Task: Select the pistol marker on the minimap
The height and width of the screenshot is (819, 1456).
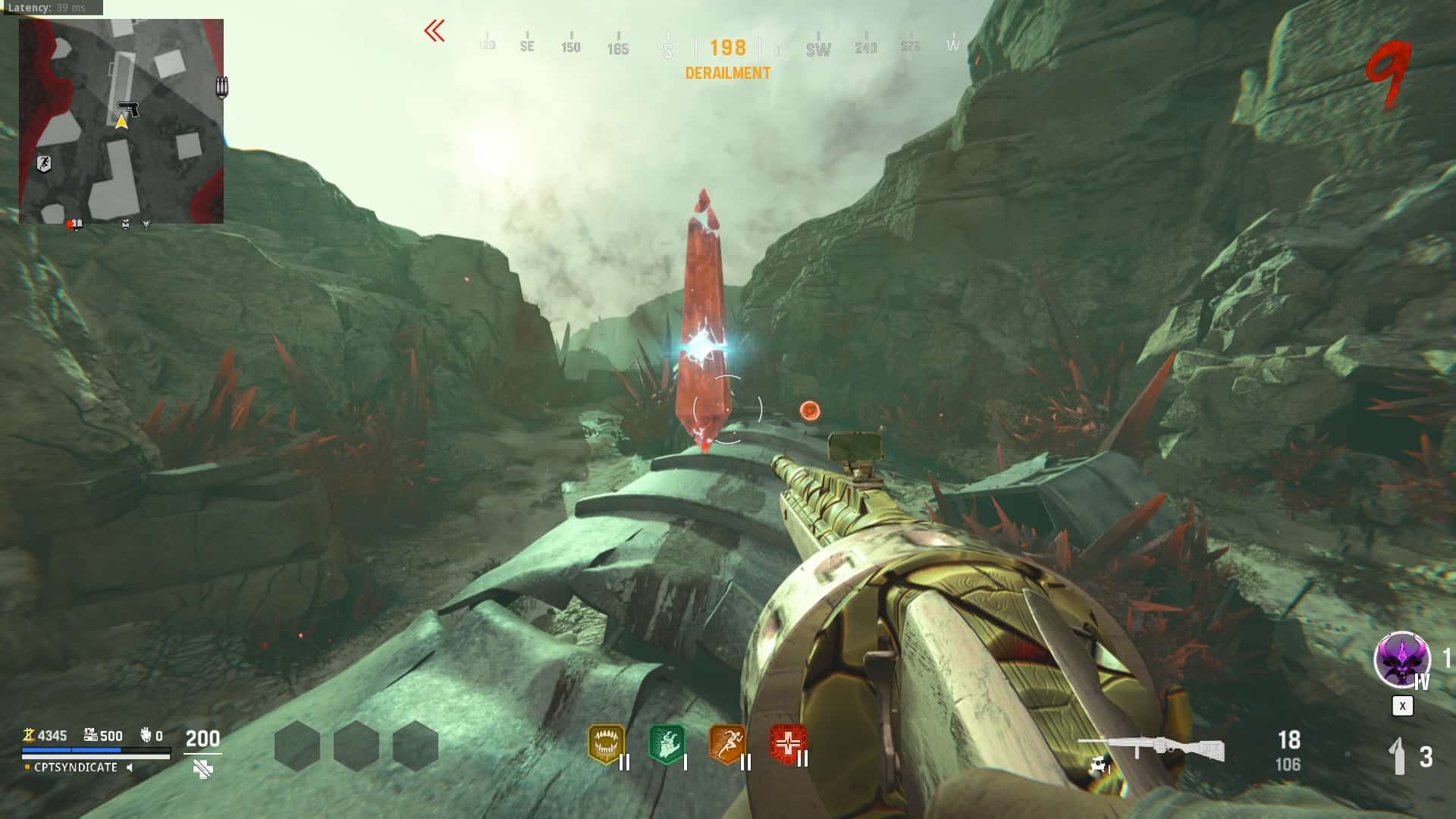Action: pyautogui.click(x=128, y=109)
